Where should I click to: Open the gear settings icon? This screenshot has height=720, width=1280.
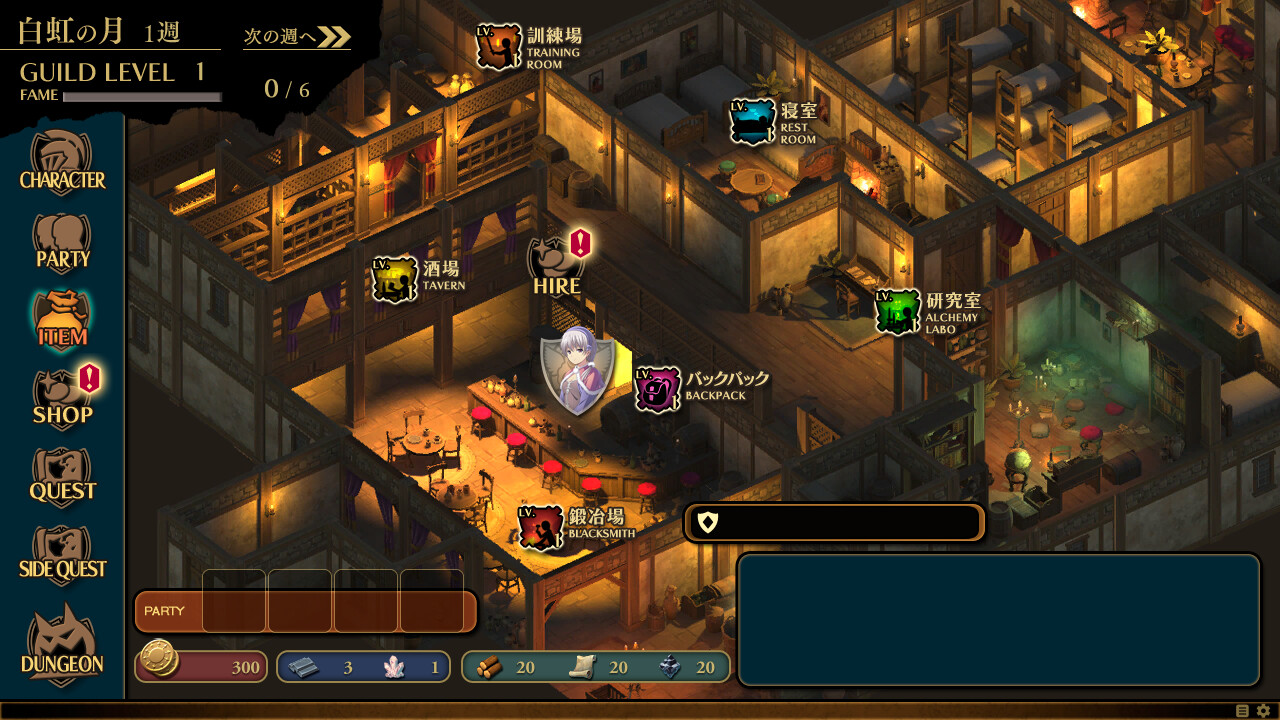pos(1263,711)
